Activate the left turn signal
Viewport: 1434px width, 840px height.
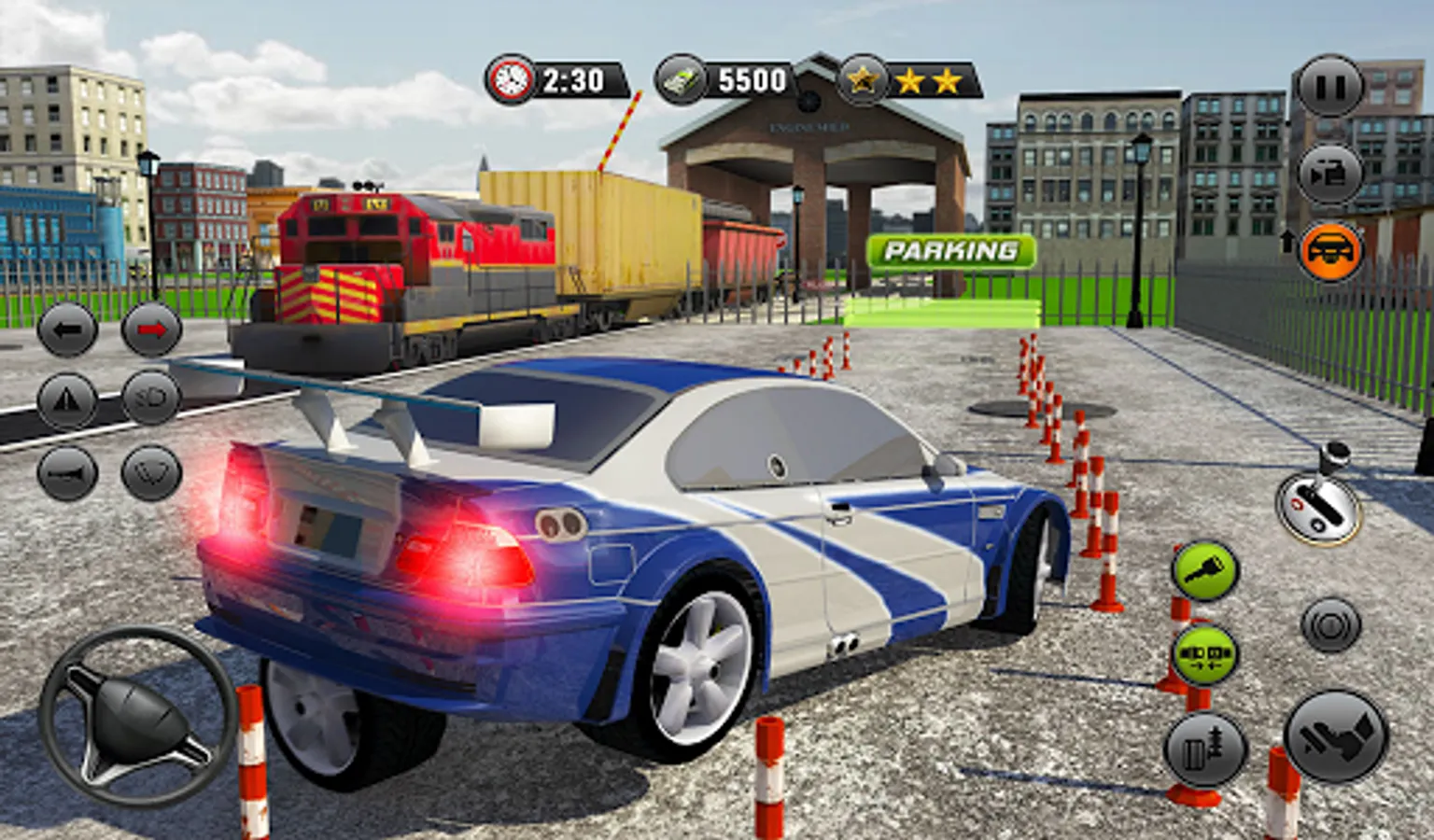(67, 329)
